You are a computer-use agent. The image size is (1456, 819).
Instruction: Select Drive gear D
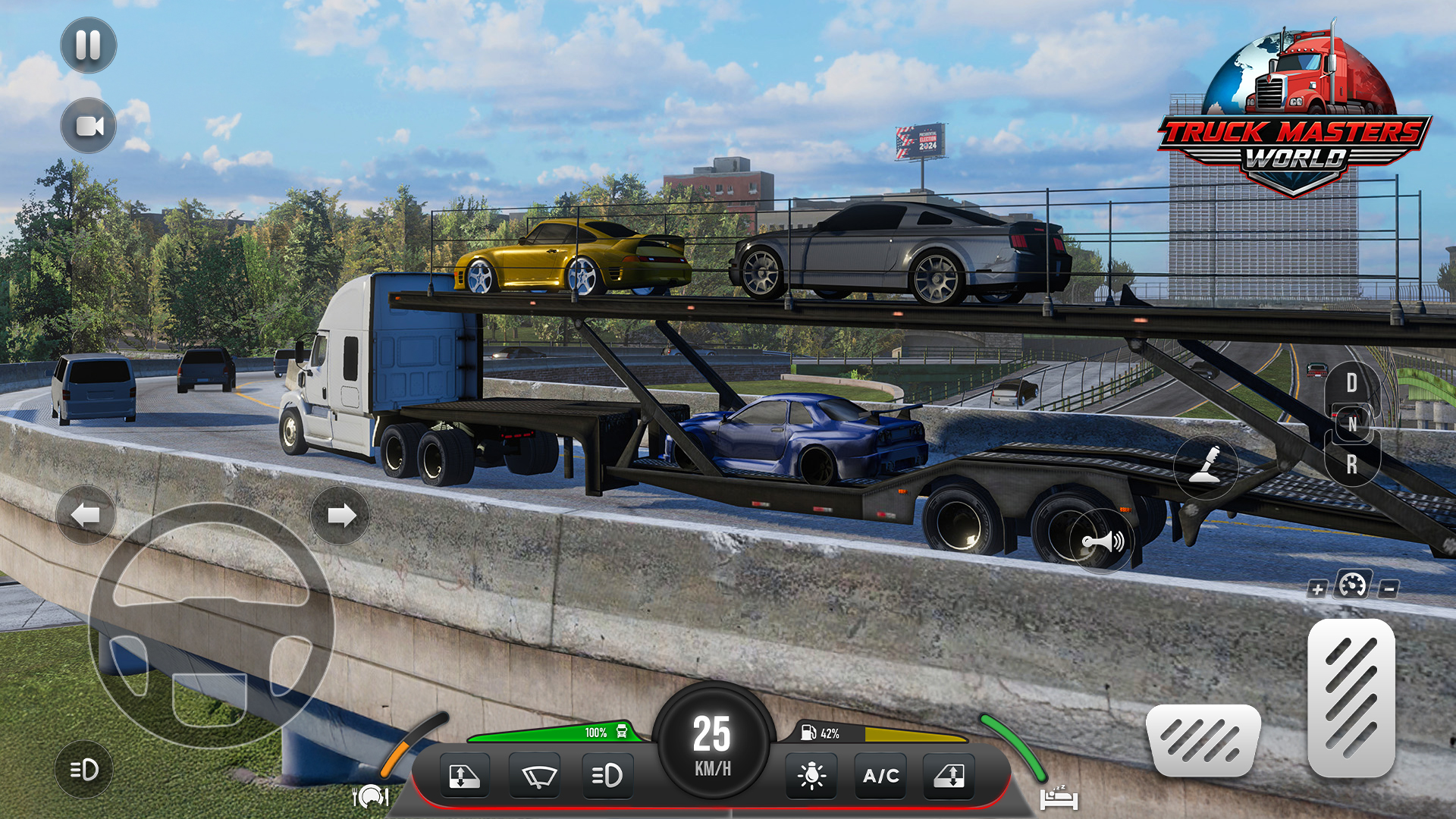(1351, 383)
